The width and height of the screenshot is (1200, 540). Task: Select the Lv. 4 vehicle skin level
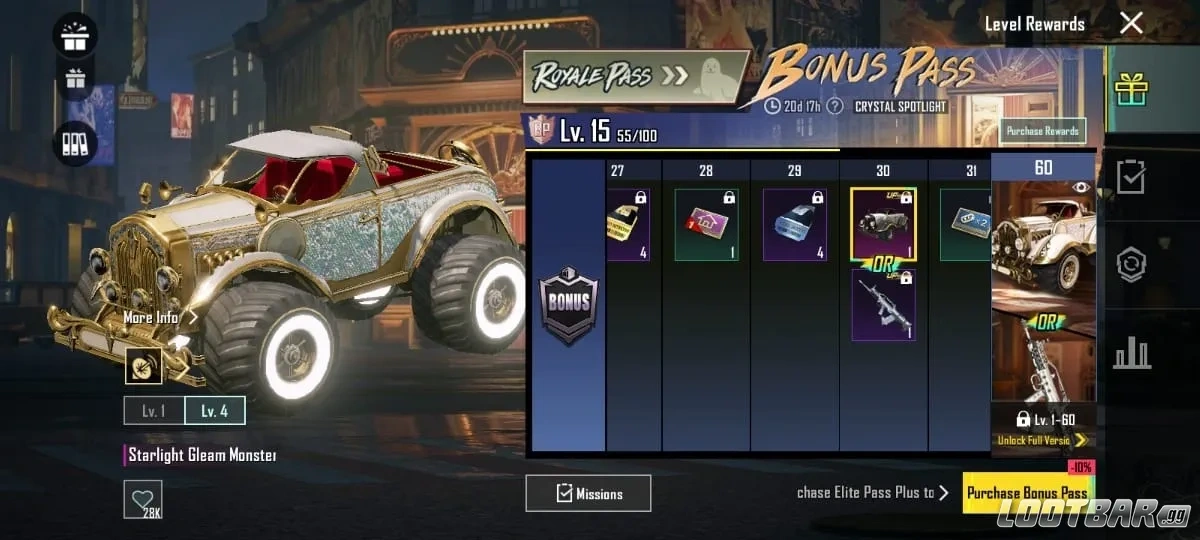tap(215, 411)
